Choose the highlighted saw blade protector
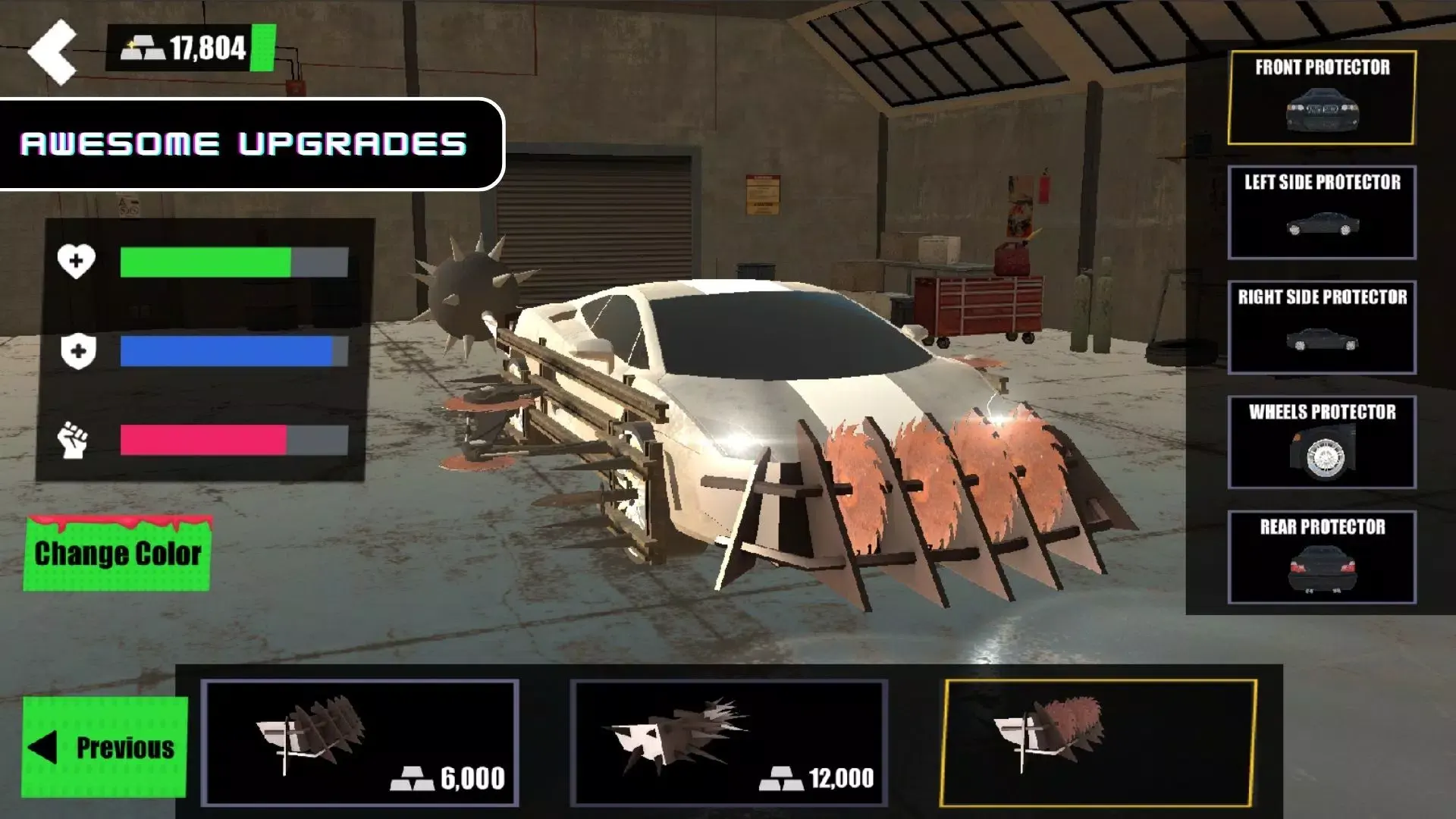Screen dimensions: 1456x819 point(1098,742)
